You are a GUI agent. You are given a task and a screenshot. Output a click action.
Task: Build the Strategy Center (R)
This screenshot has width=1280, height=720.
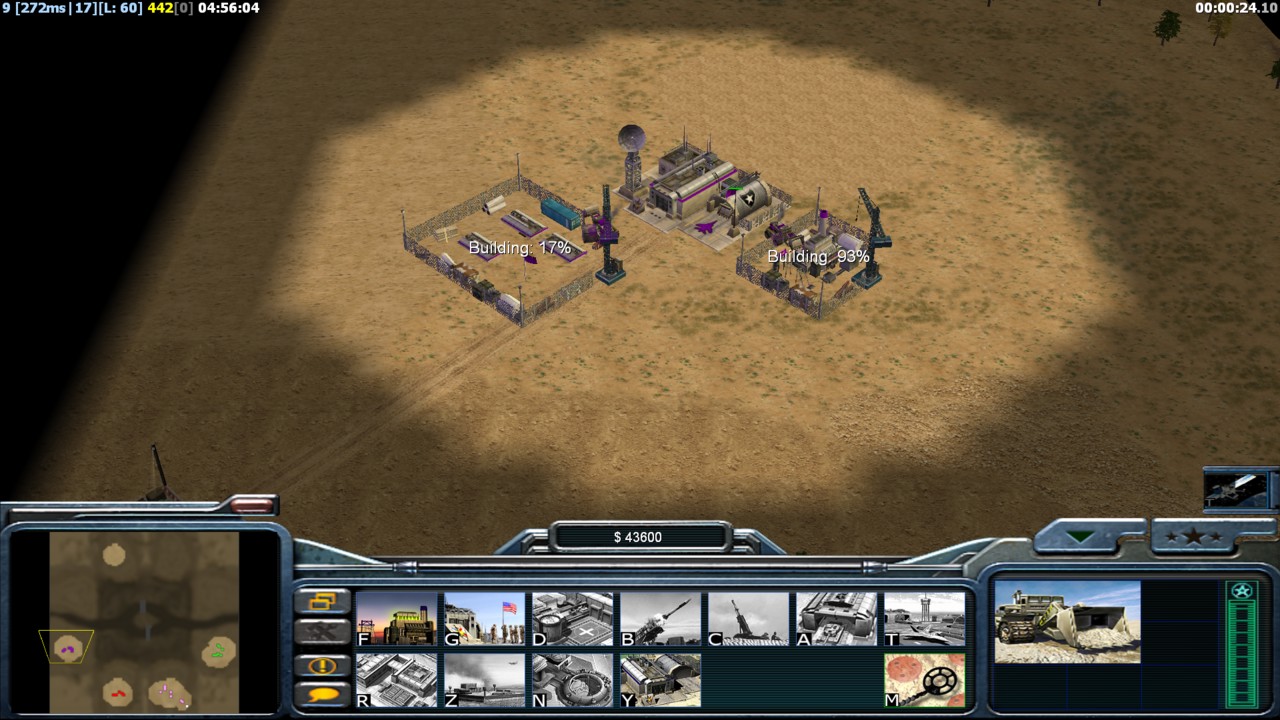coord(397,680)
